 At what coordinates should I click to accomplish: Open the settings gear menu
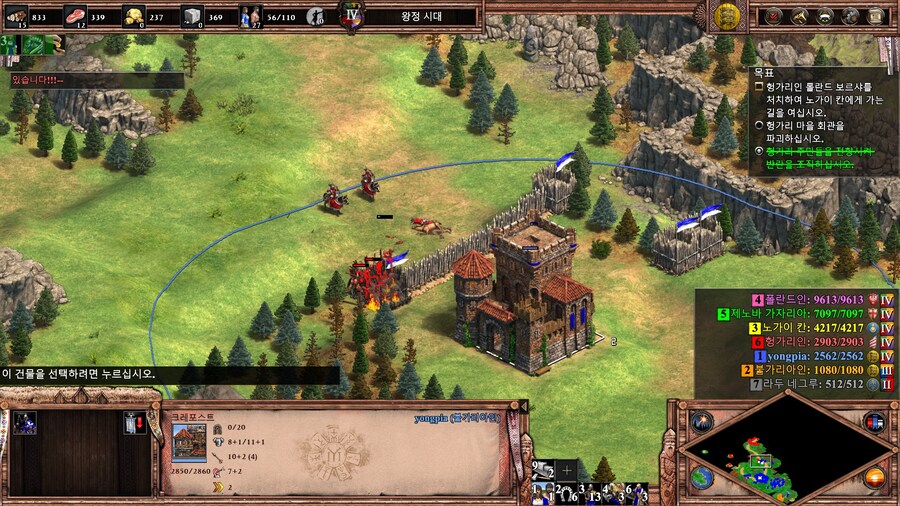click(x=851, y=15)
